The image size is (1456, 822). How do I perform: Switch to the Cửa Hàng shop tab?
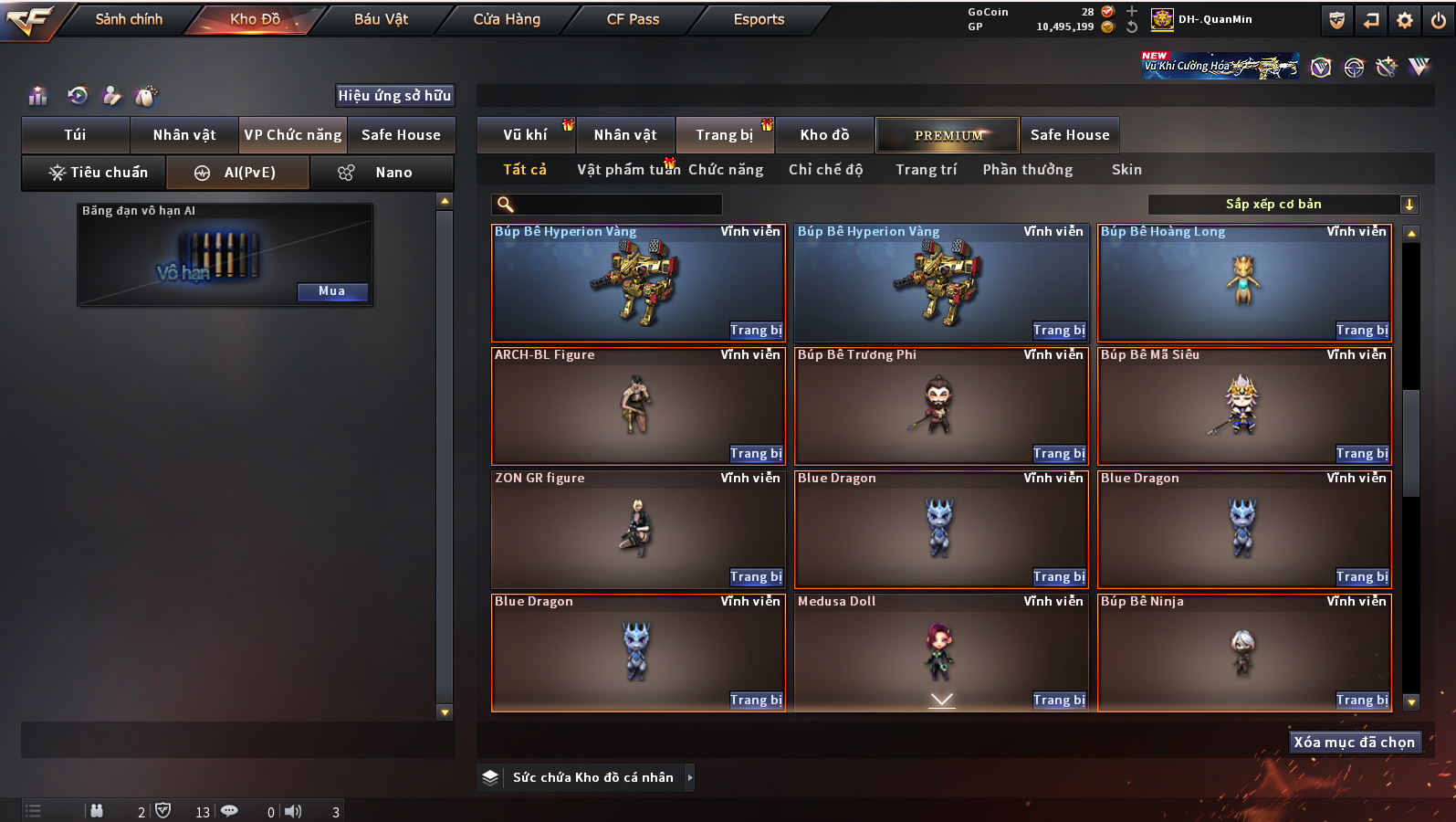(x=507, y=19)
